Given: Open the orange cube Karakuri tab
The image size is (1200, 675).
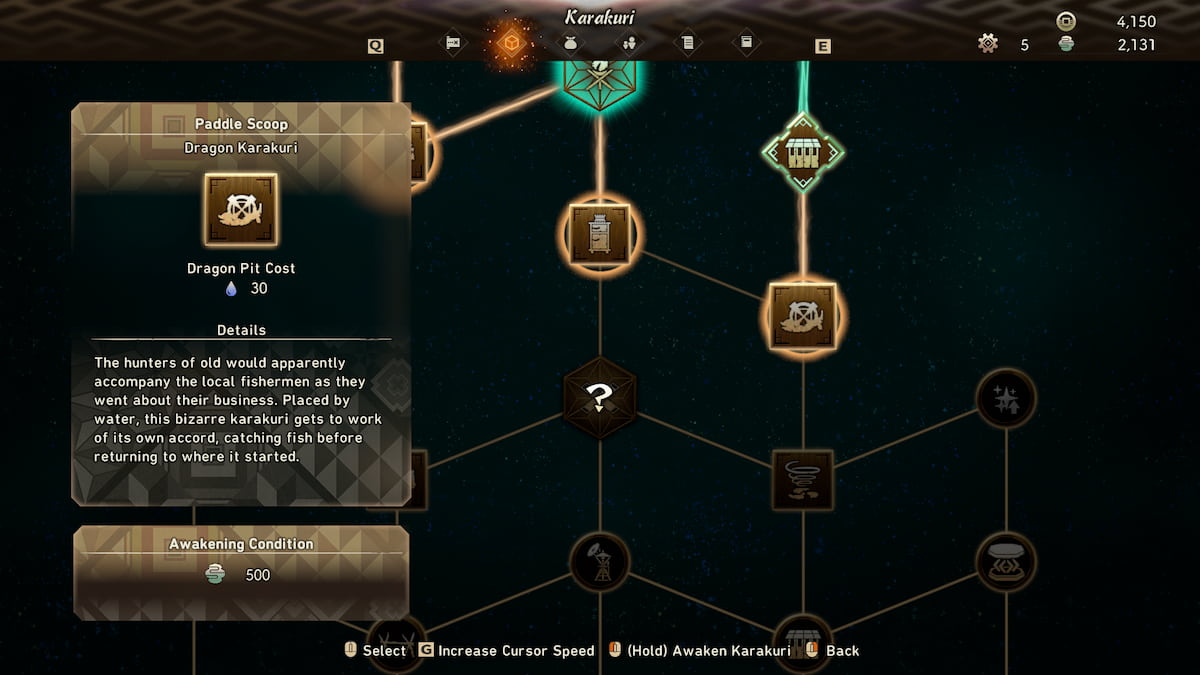Looking at the screenshot, I should point(511,43).
